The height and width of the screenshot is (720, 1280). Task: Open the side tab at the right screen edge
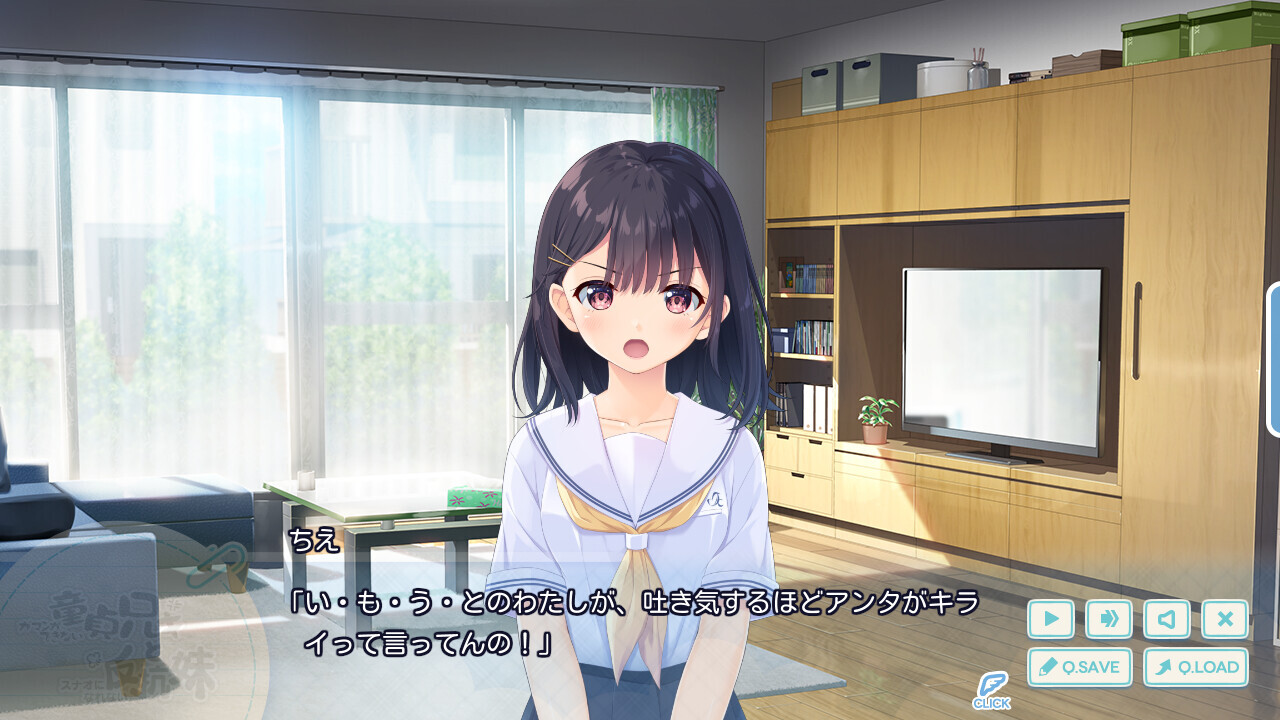1274,360
